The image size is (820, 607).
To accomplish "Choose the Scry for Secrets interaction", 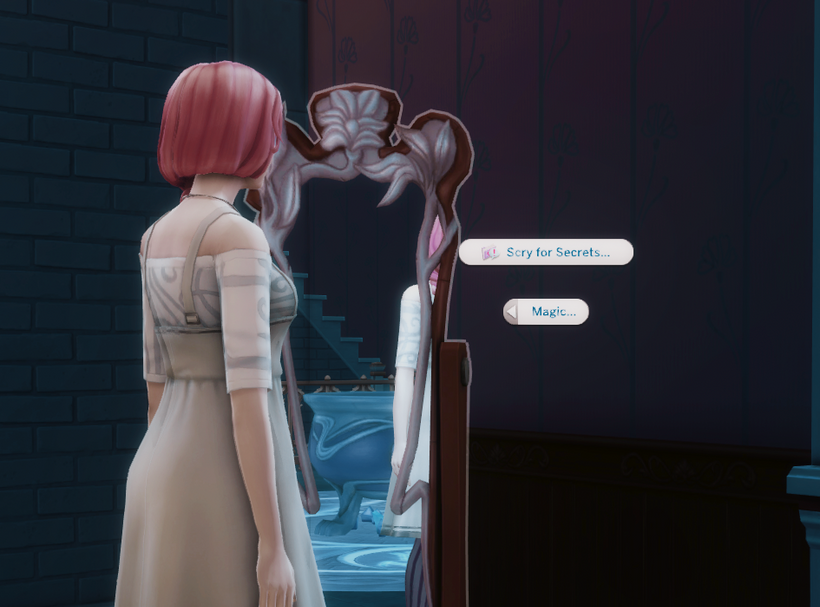I will click(x=547, y=252).
